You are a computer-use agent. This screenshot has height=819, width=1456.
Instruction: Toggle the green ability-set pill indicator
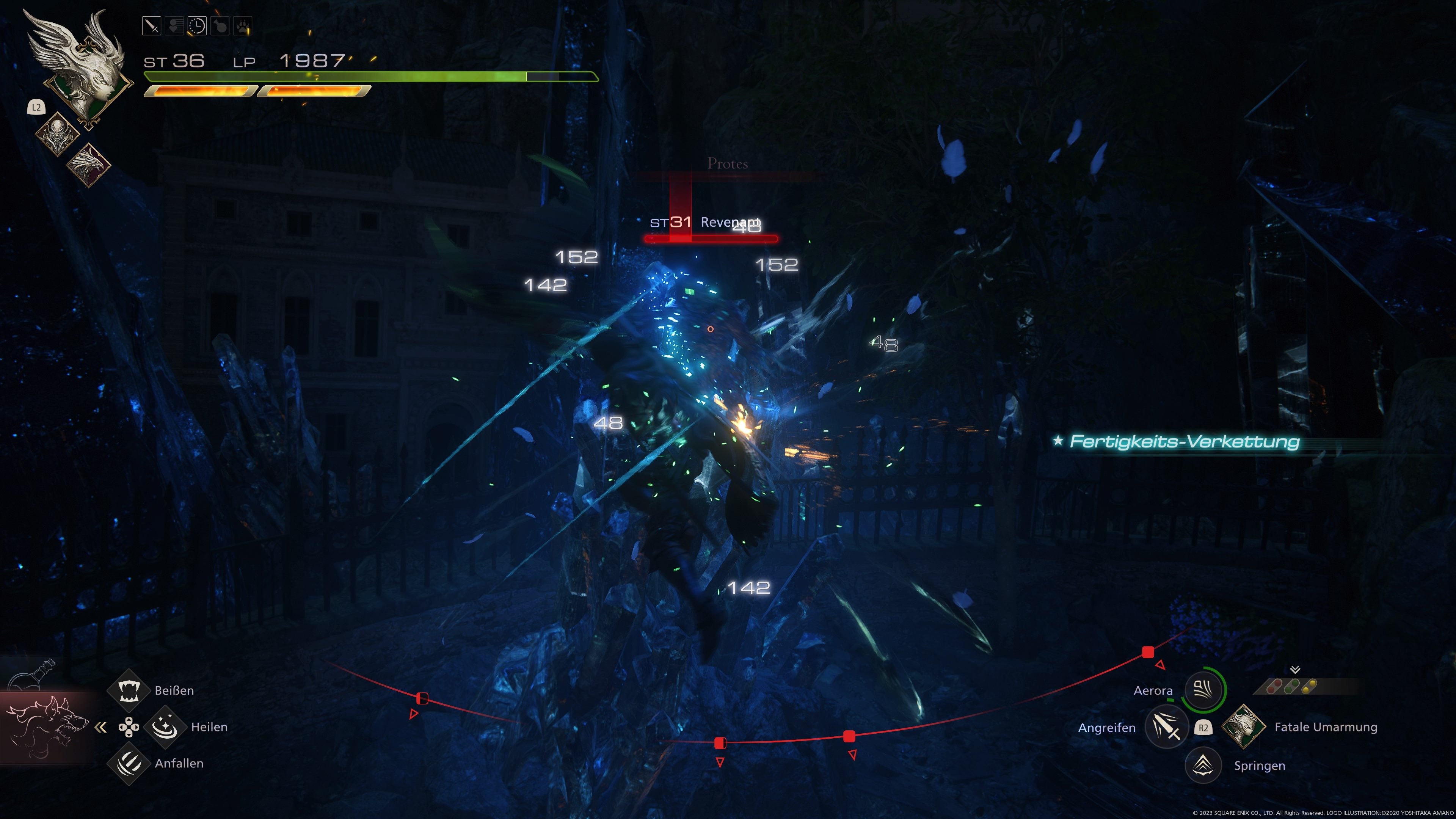(x=1292, y=687)
